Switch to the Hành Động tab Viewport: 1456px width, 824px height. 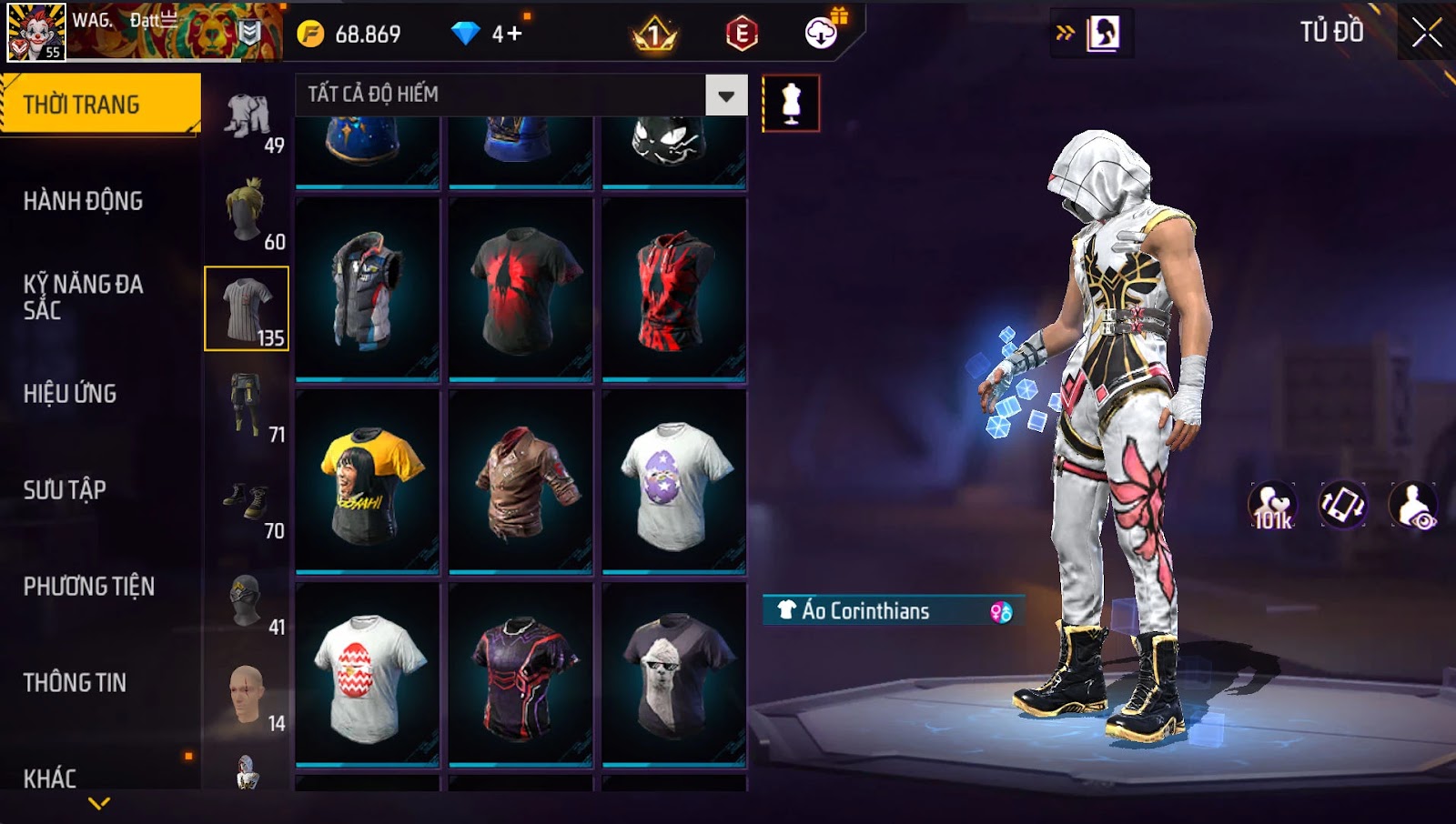(83, 201)
